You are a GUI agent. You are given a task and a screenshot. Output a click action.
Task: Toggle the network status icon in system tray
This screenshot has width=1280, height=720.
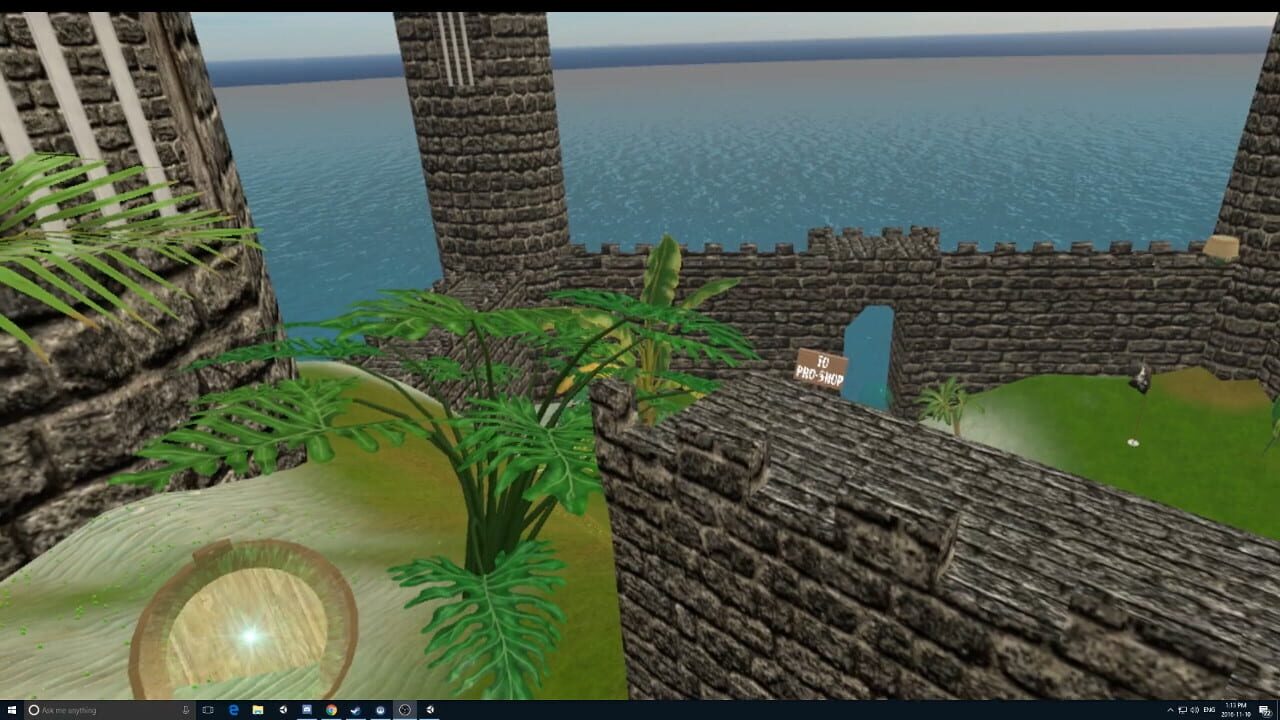[1182, 710]
